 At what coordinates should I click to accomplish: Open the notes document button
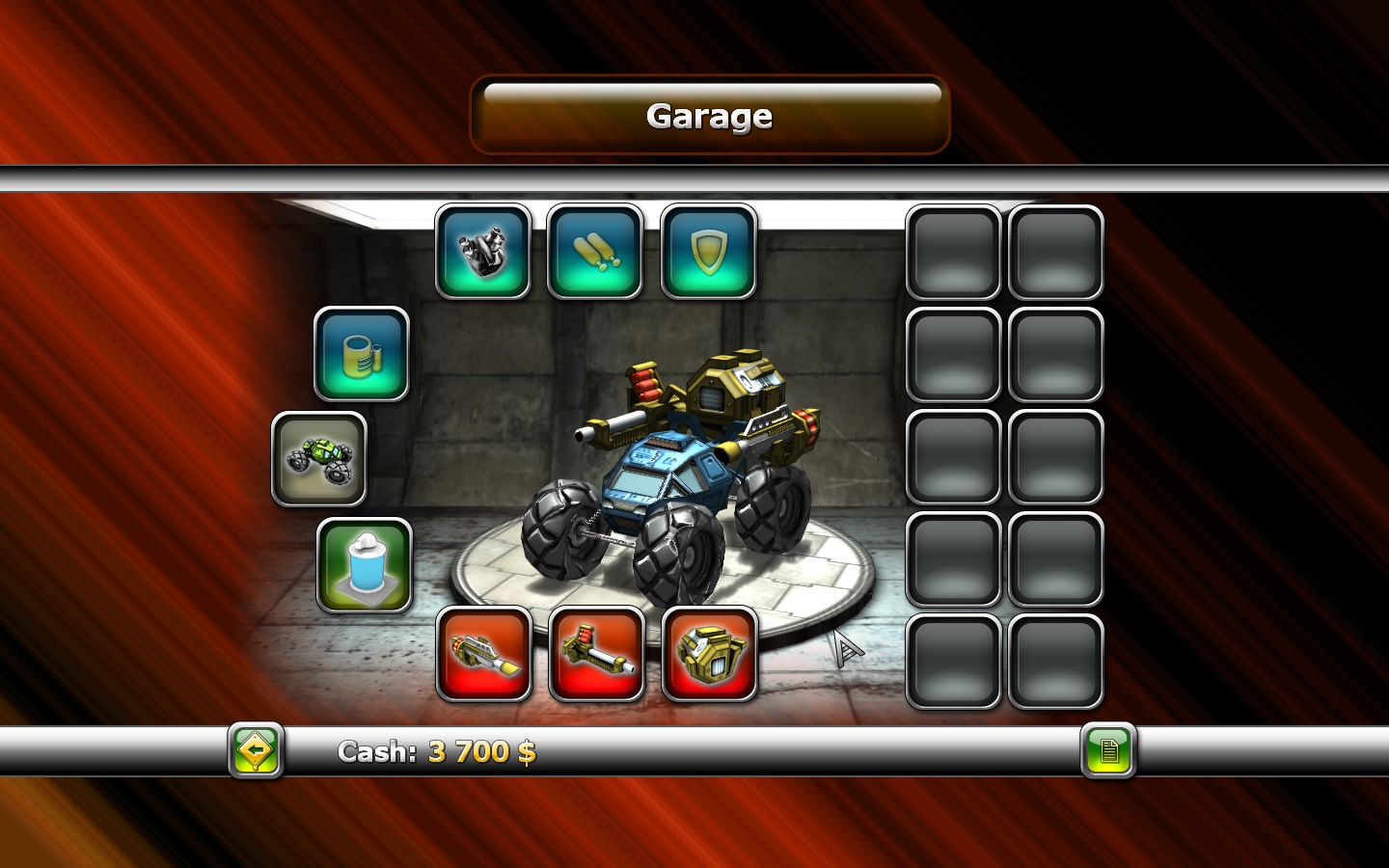pyautogui.click(x=1109, y=751)
